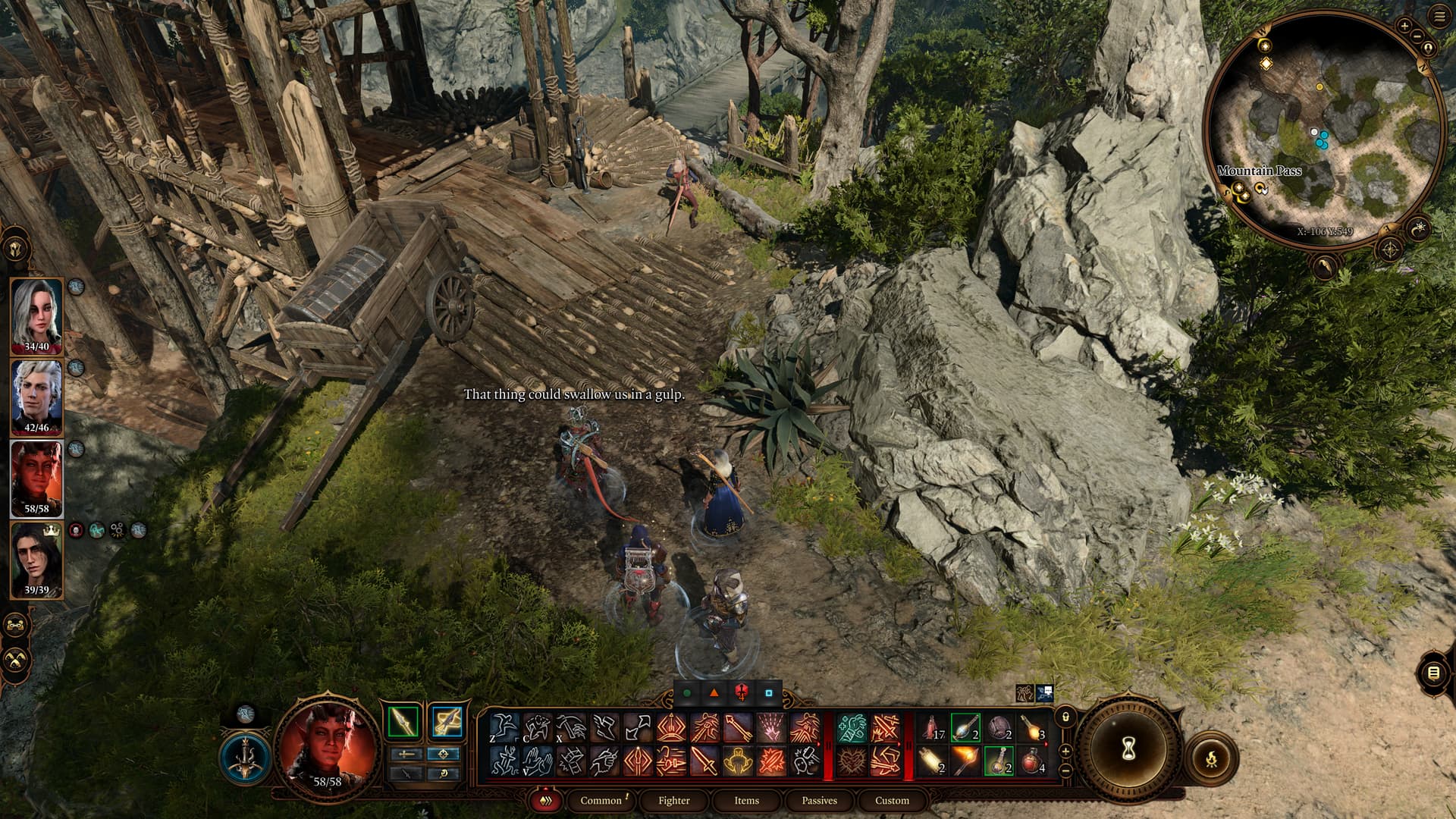Open the journal button at right edge

1432,673
